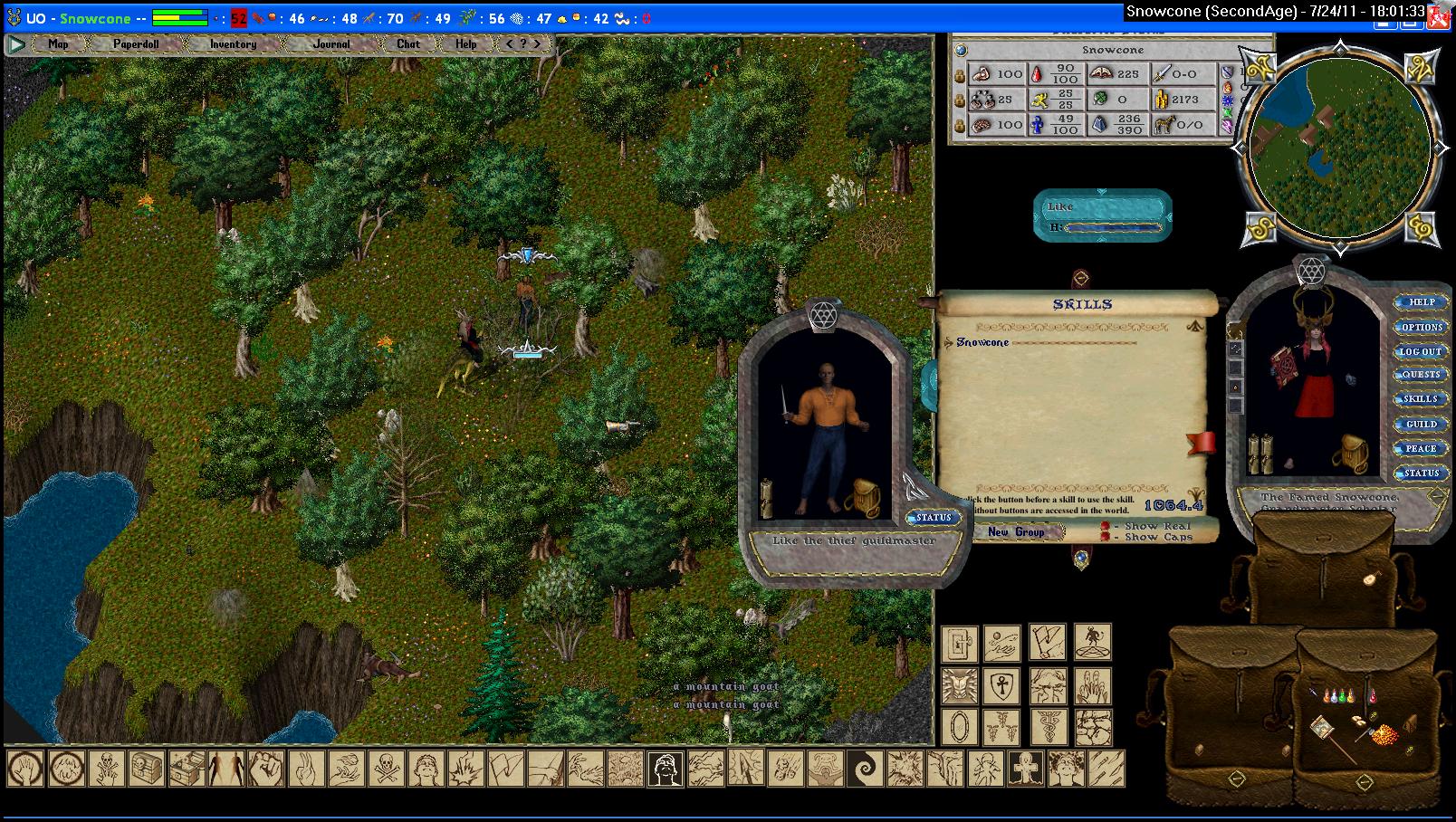Open the Journal from the top menu
Image resolution: width=1456 pixels, height=822 pixels.
click(x=331, y=43)
